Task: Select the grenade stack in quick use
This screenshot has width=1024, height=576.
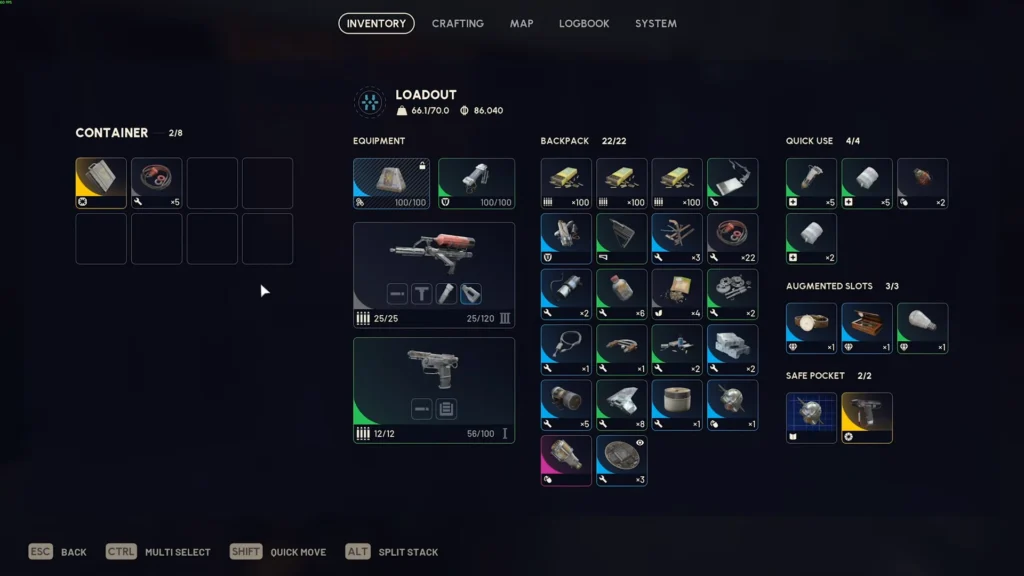Action: [922, 183]
